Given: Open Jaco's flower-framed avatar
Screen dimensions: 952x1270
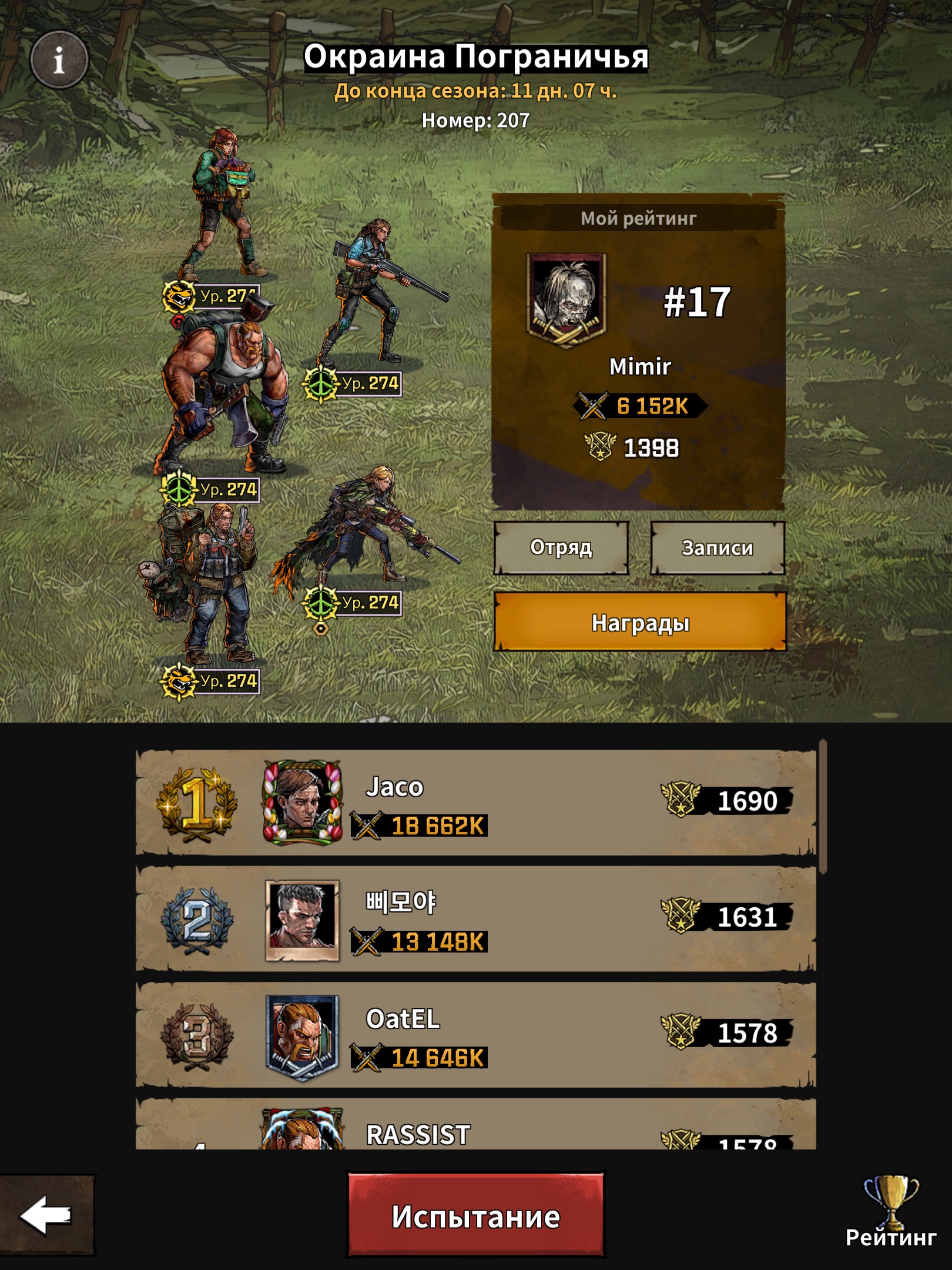Looking at the screenshot, I should tap(303, 803).
